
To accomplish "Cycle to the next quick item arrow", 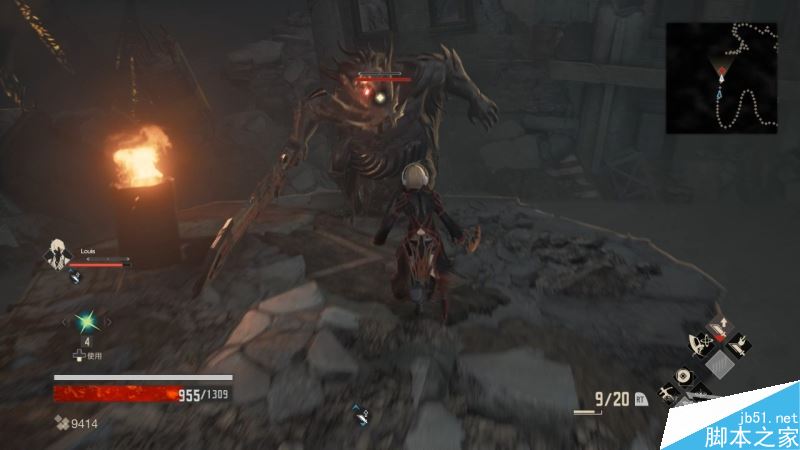I will [x=107, y=321].
